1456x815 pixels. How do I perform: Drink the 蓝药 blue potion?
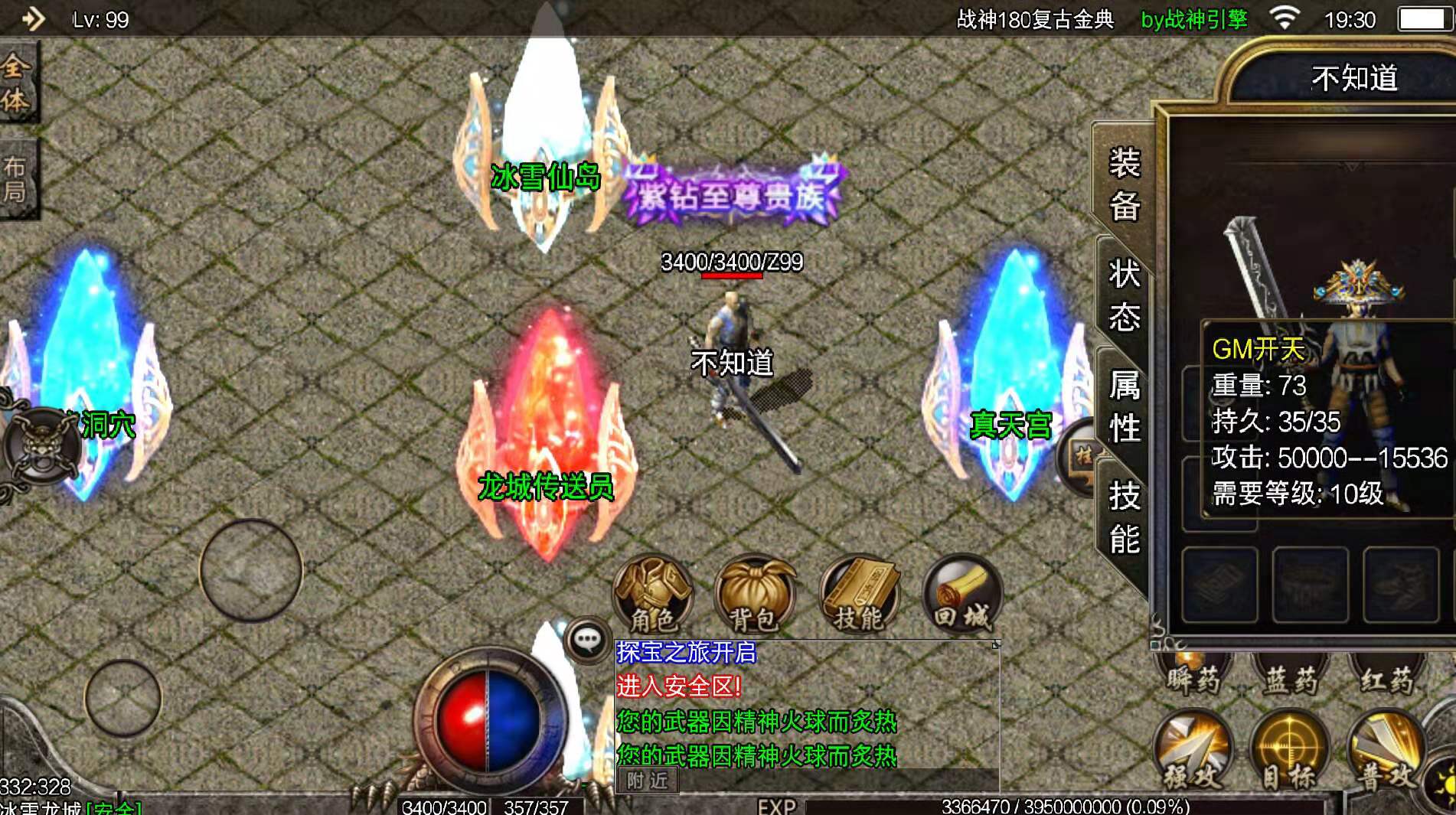(x=1290, y=673)
